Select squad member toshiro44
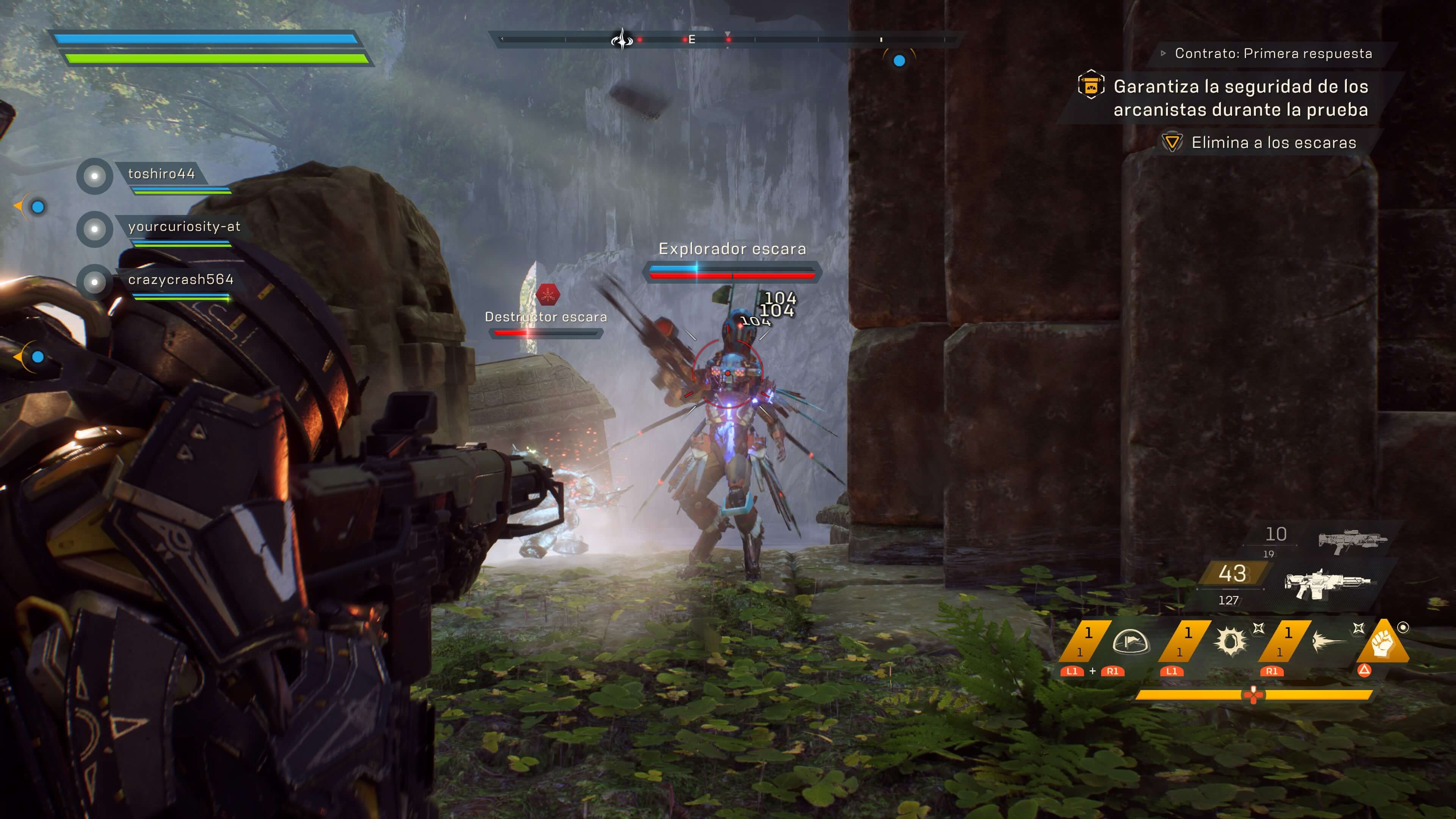Screen dimensions: 1456x819 [161, 174]
